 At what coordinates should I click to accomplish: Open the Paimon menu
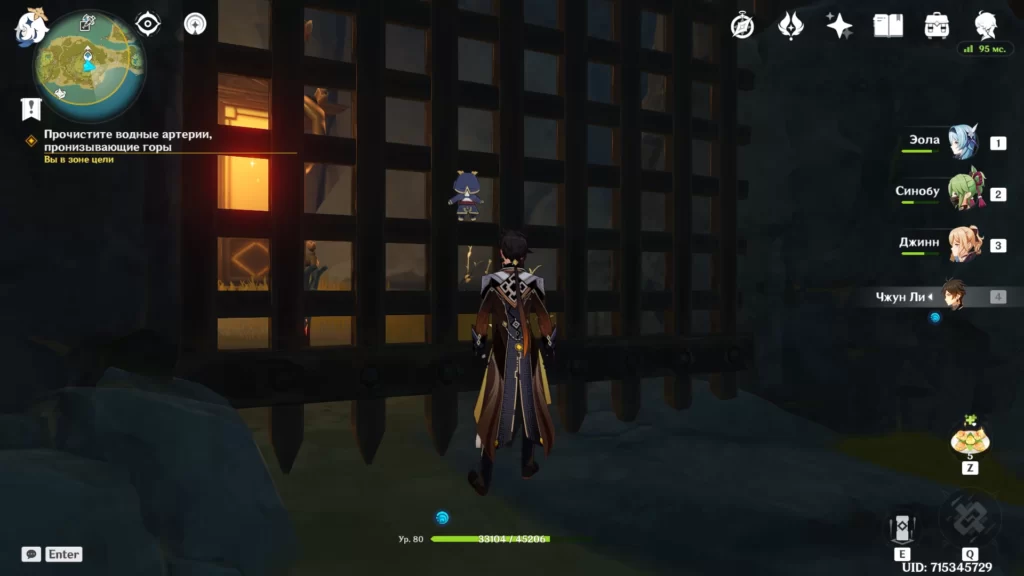click(31, 26)
